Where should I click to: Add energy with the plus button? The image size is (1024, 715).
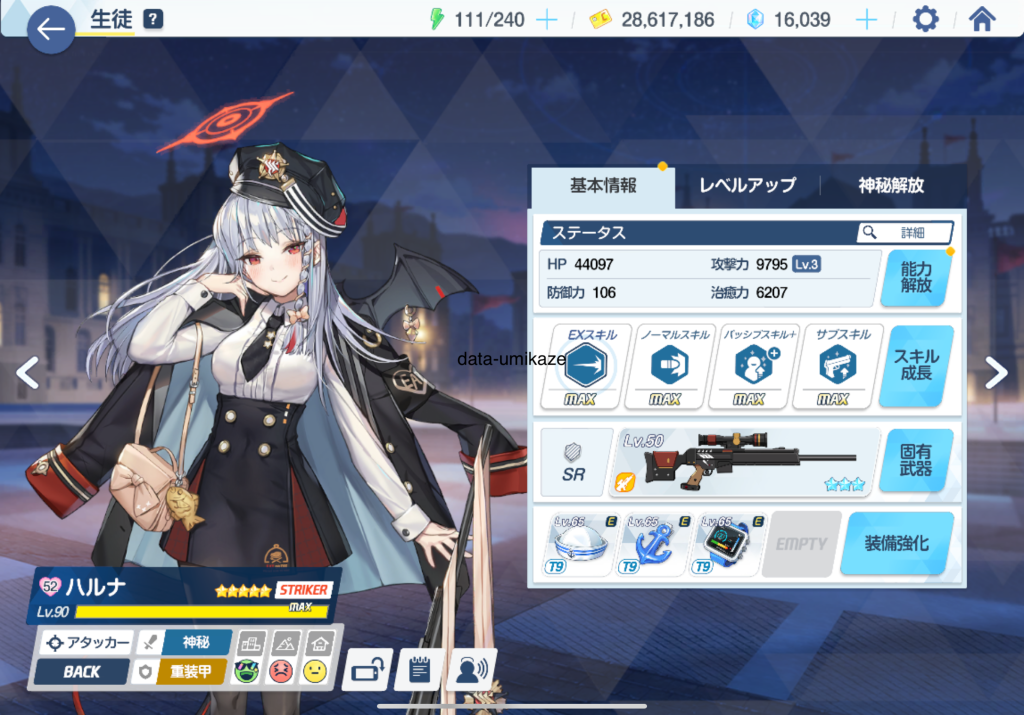pos(546,20)
